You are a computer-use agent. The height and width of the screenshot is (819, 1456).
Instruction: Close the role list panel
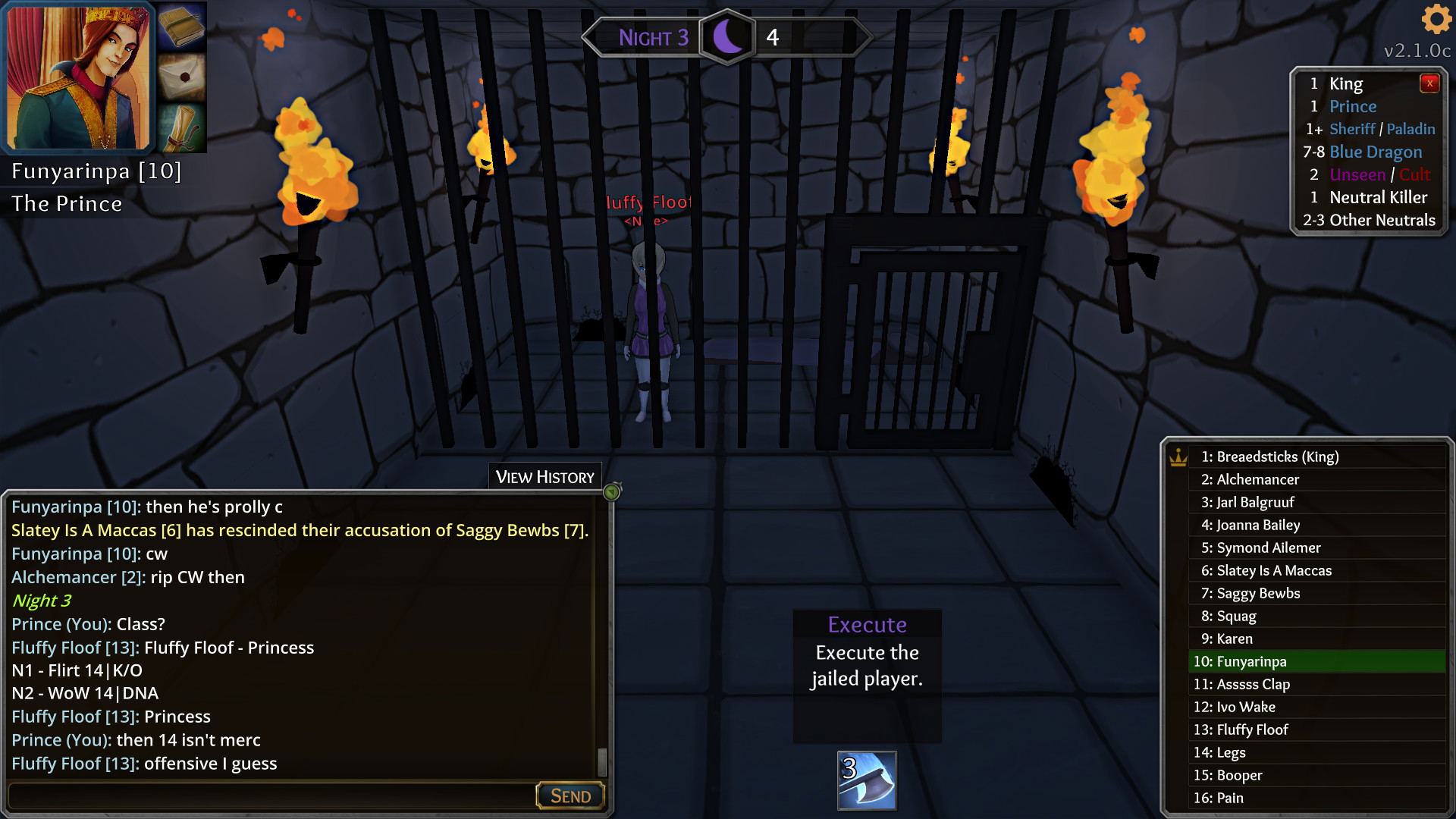point(1429,83)
